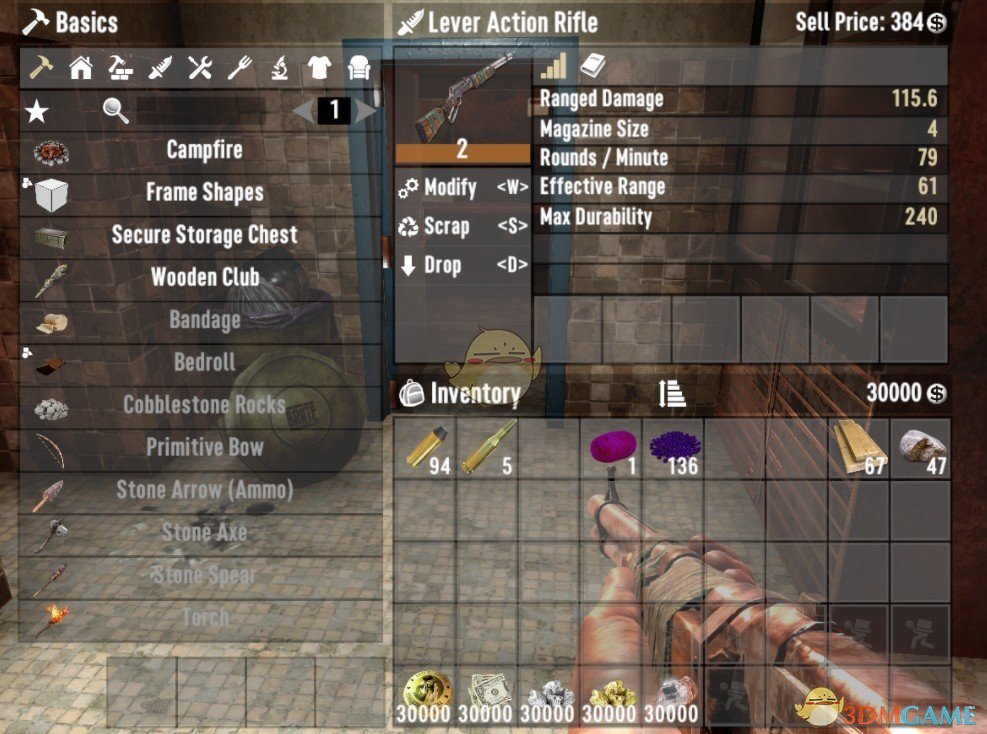Pick the Primitive Bow recipe
Viewport: 987px width, 734px height.
(x=204, y=447)
